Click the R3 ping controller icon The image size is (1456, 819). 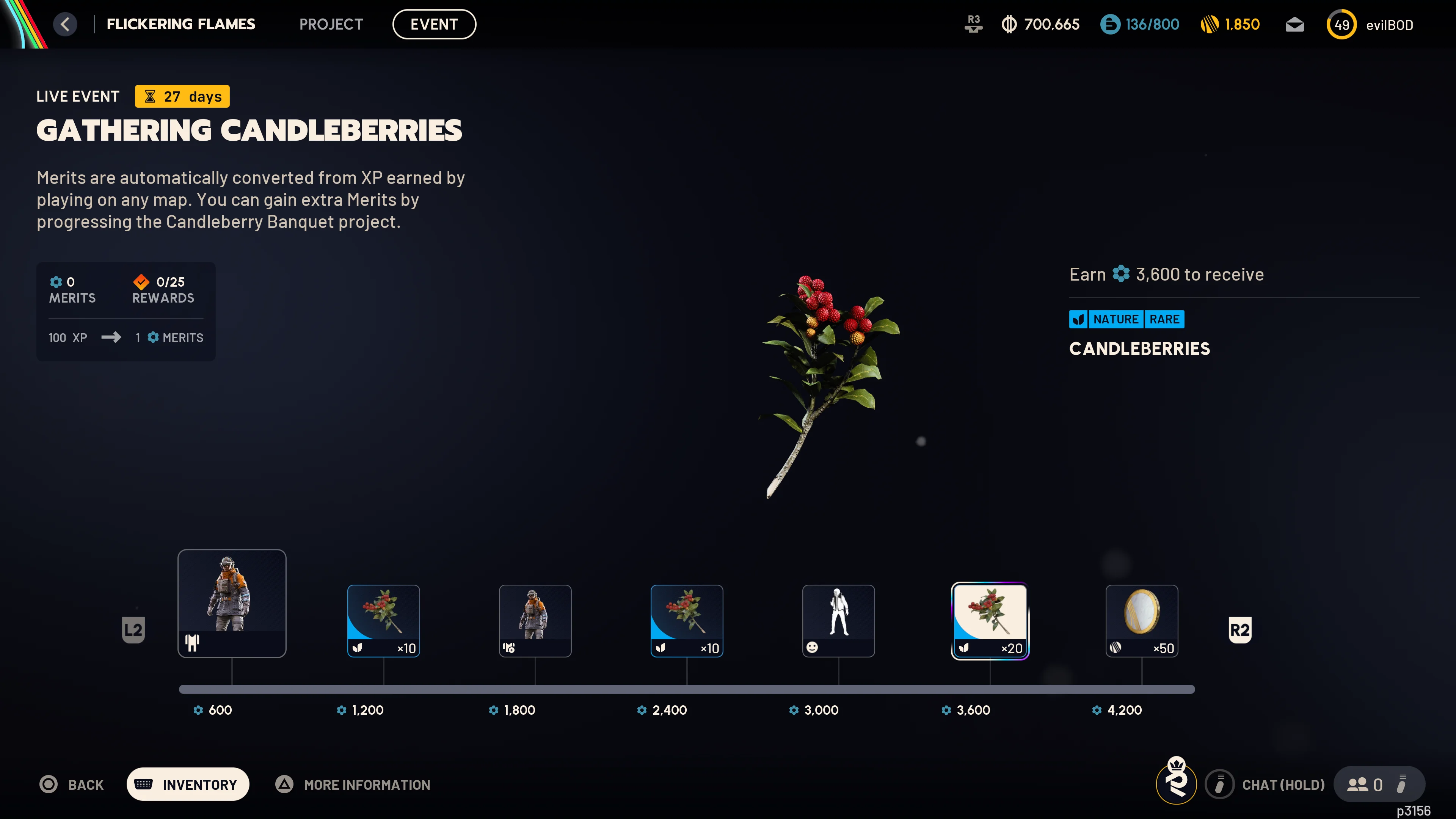[x=973, y=24]
